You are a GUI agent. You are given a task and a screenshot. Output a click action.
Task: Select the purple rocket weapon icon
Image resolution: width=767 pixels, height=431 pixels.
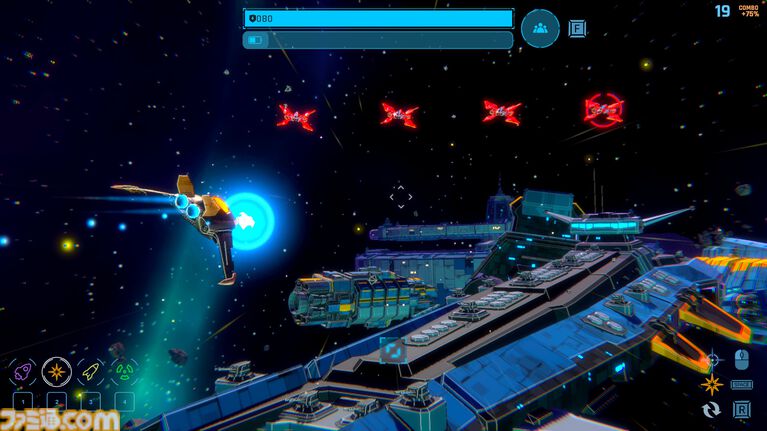coord(23,372)
